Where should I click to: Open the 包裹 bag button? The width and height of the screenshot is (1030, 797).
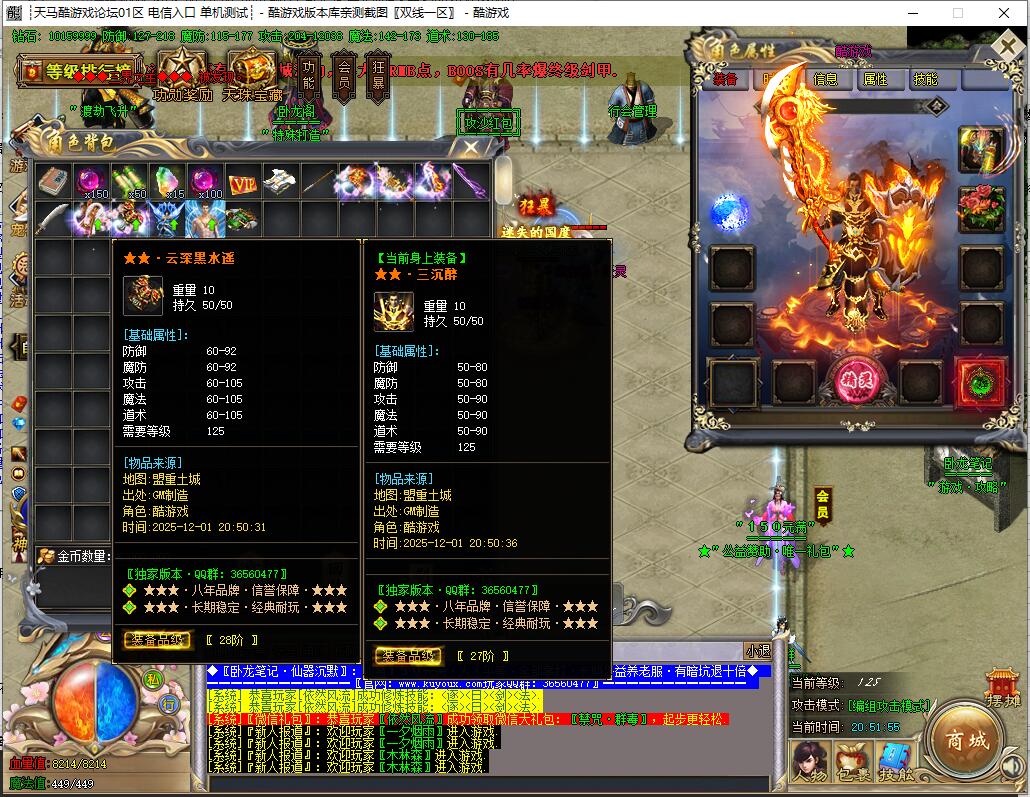pos(852,762)
